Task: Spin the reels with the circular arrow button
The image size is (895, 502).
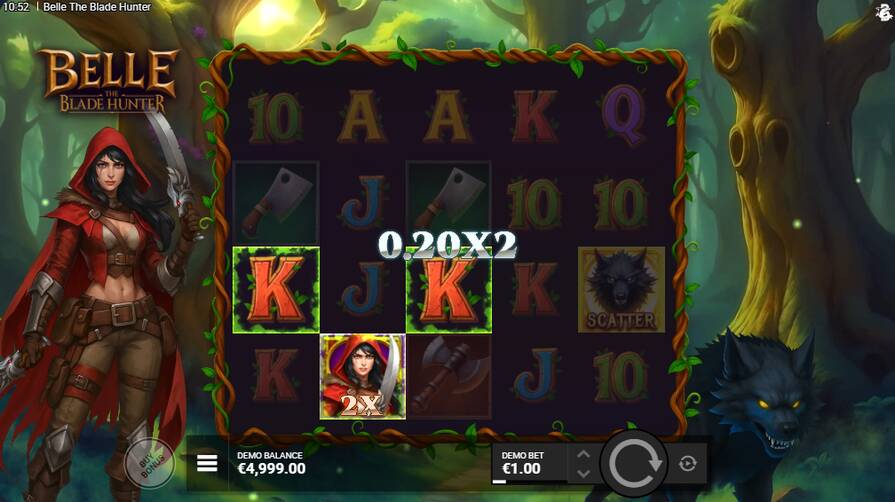Action: click(x=631, y=463)
